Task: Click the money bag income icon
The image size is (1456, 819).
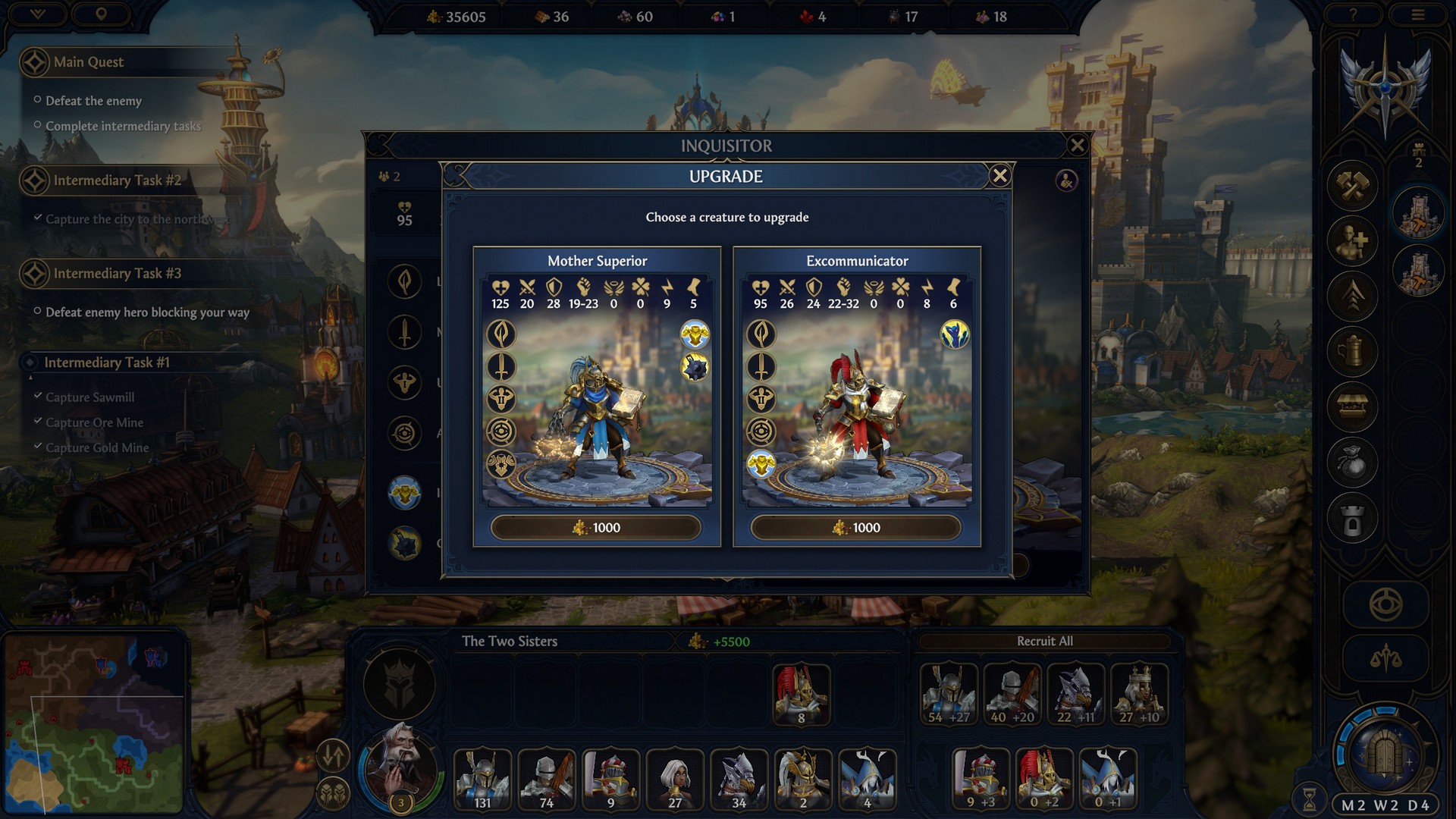Action: 1352,461
